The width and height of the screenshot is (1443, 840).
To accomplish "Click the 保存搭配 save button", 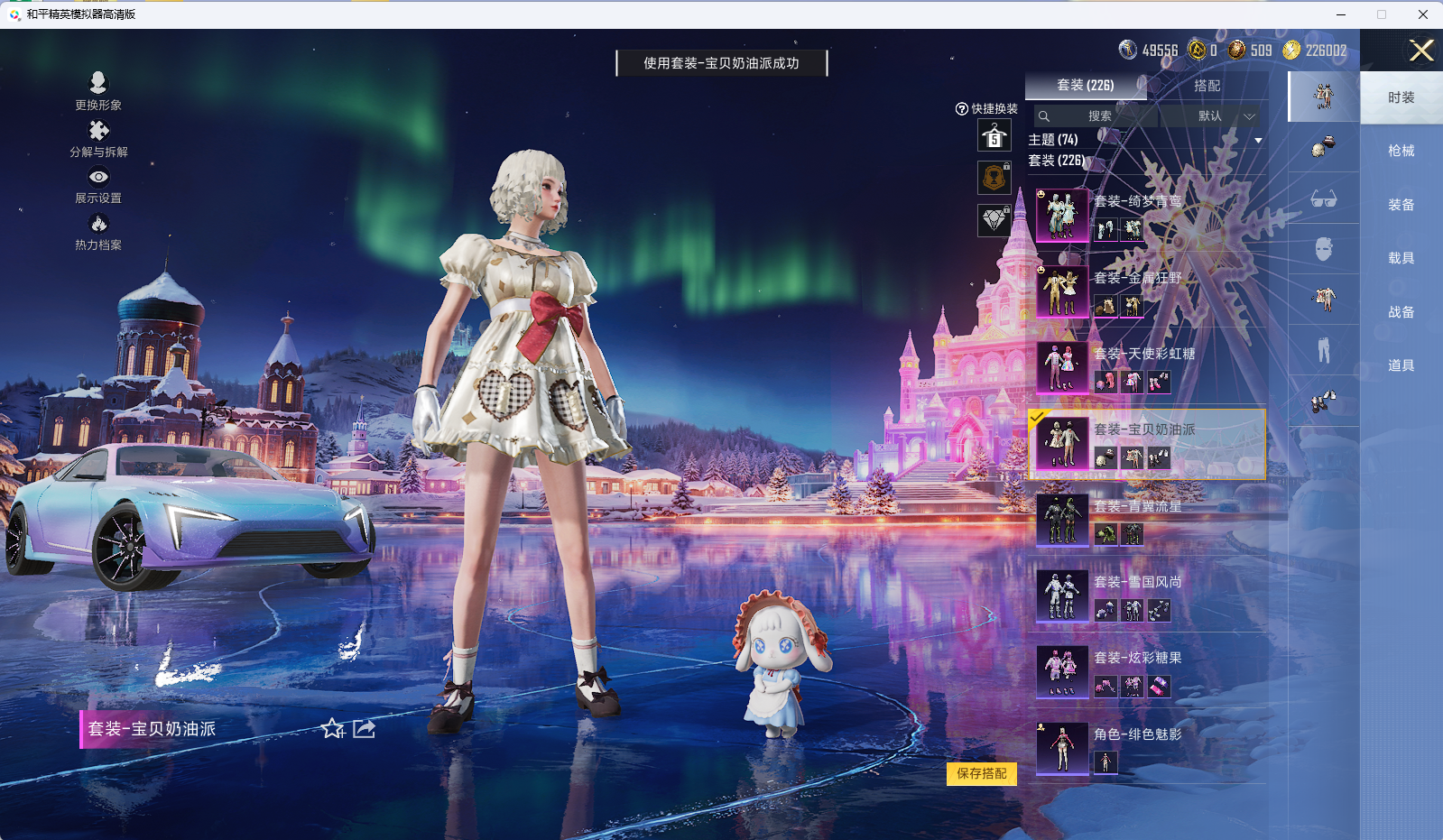I will coord(980,774).
